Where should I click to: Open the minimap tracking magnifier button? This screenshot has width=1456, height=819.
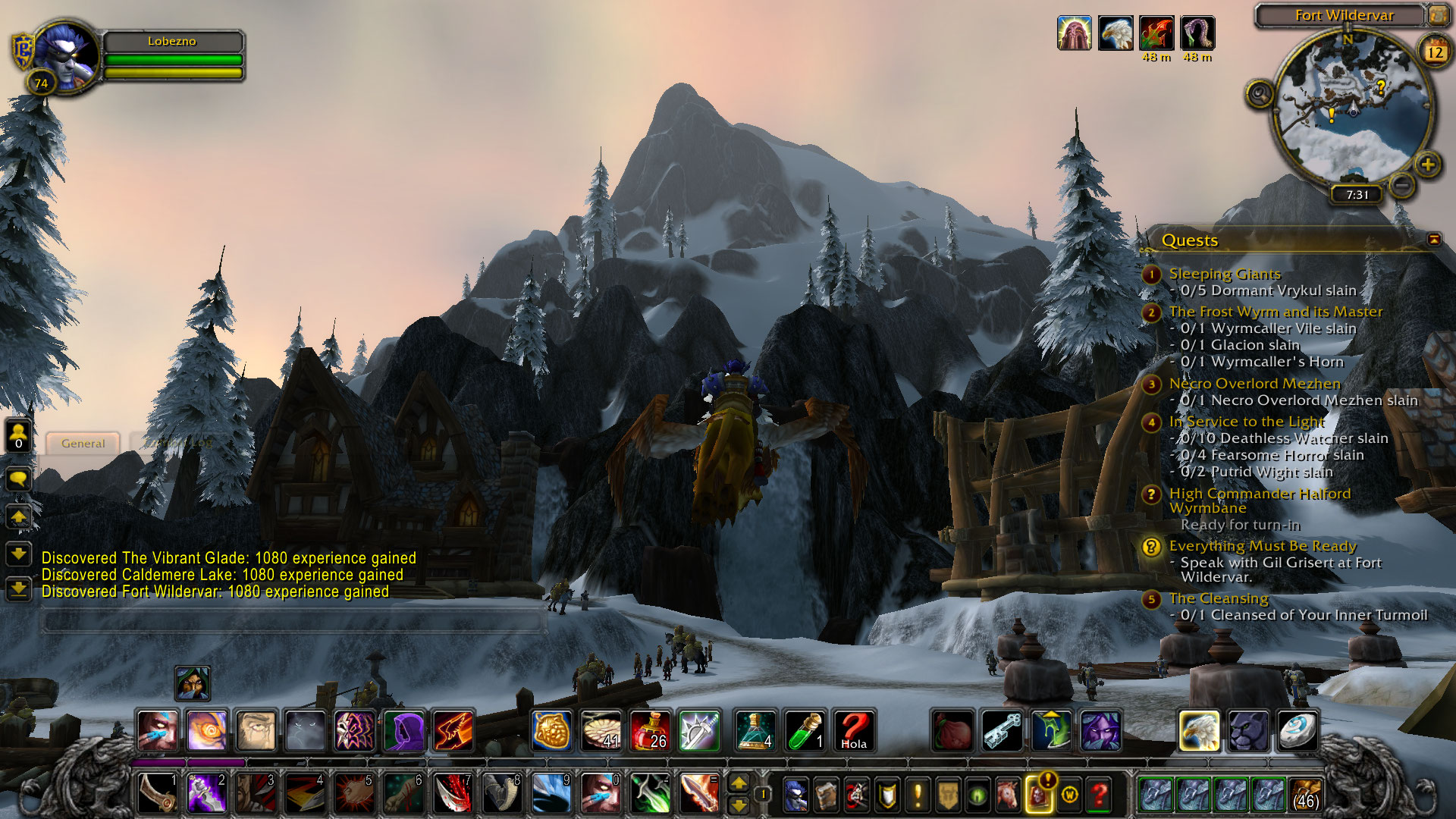pos(1260,94)
